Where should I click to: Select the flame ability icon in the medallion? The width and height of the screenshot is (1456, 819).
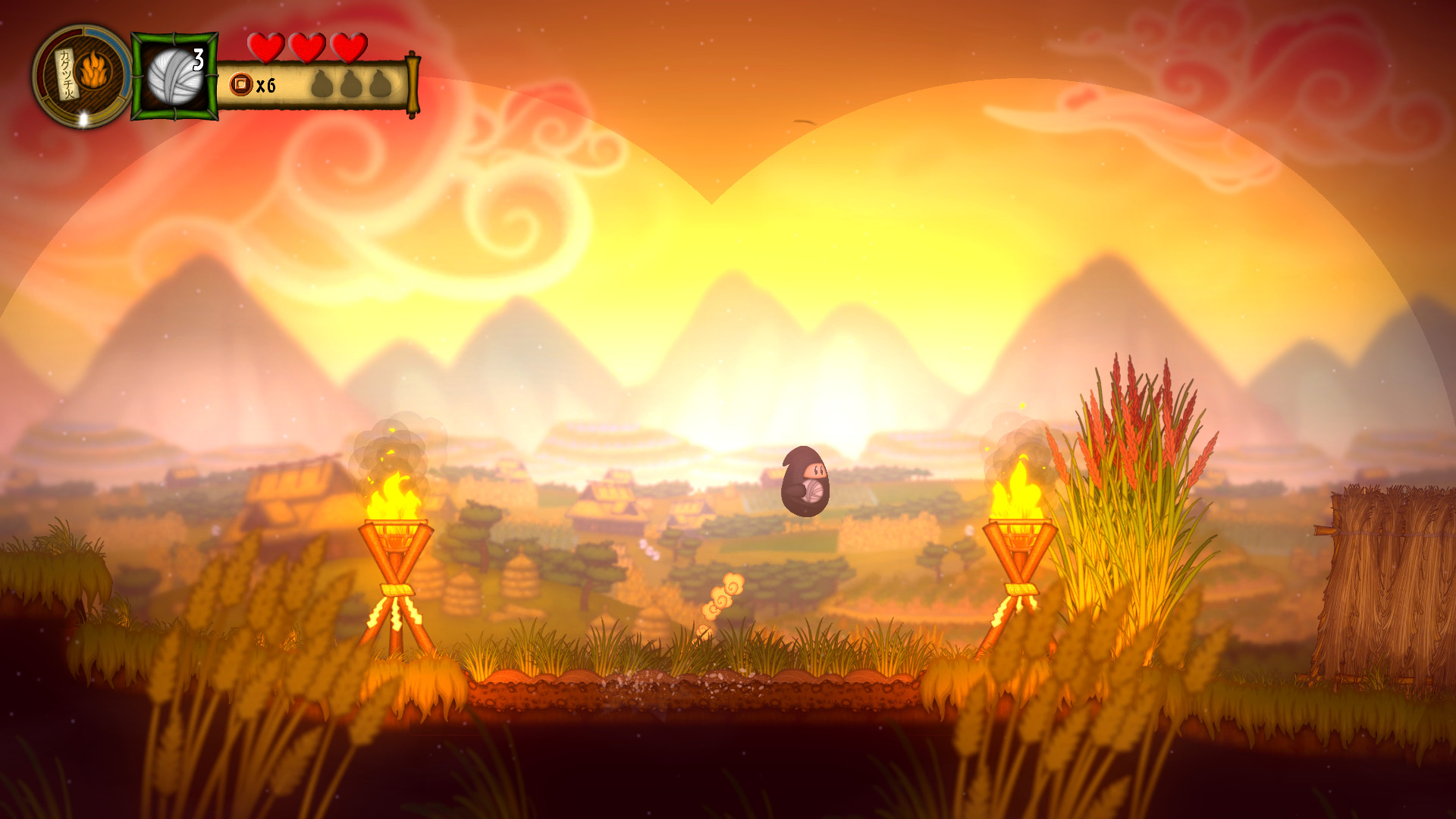(x=93, y=70)
